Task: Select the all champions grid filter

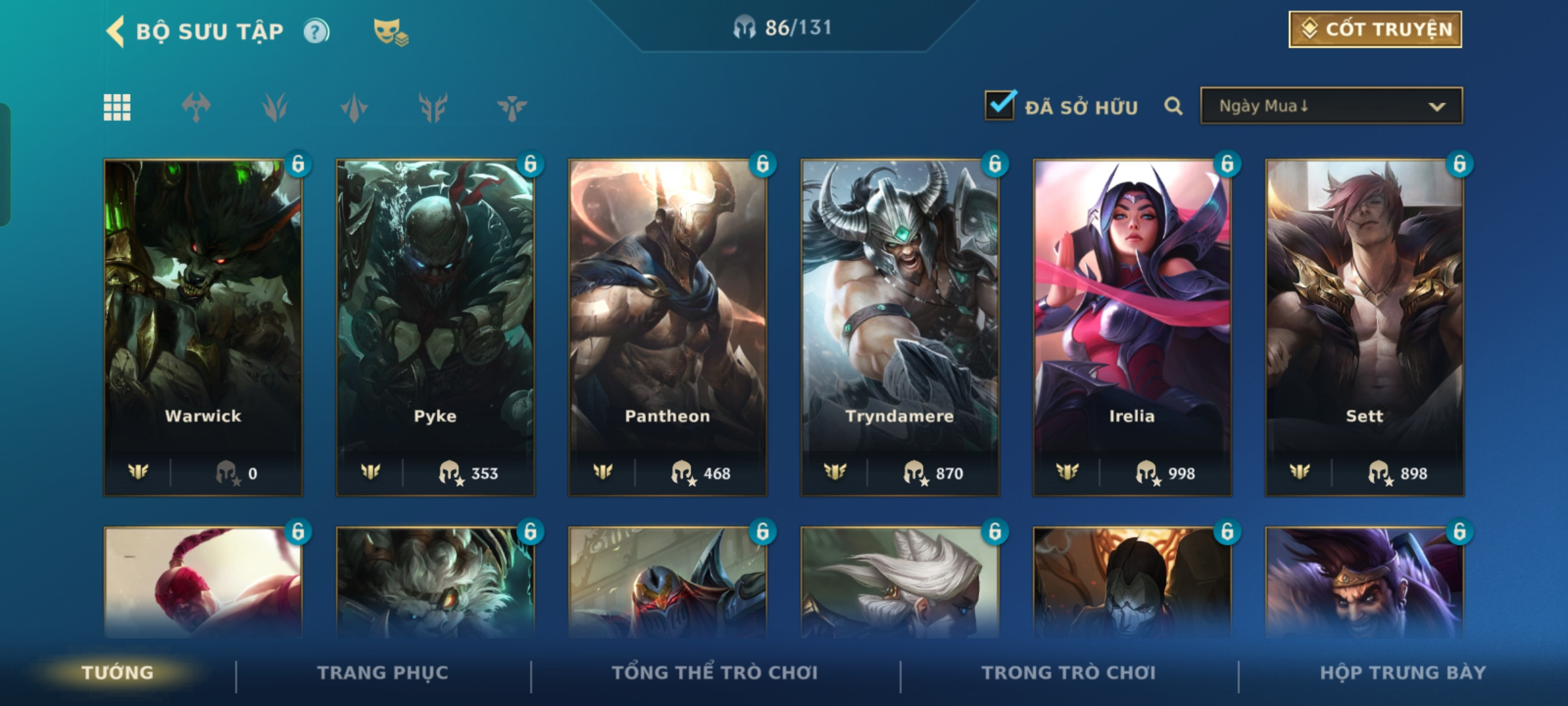Action: 118,107
